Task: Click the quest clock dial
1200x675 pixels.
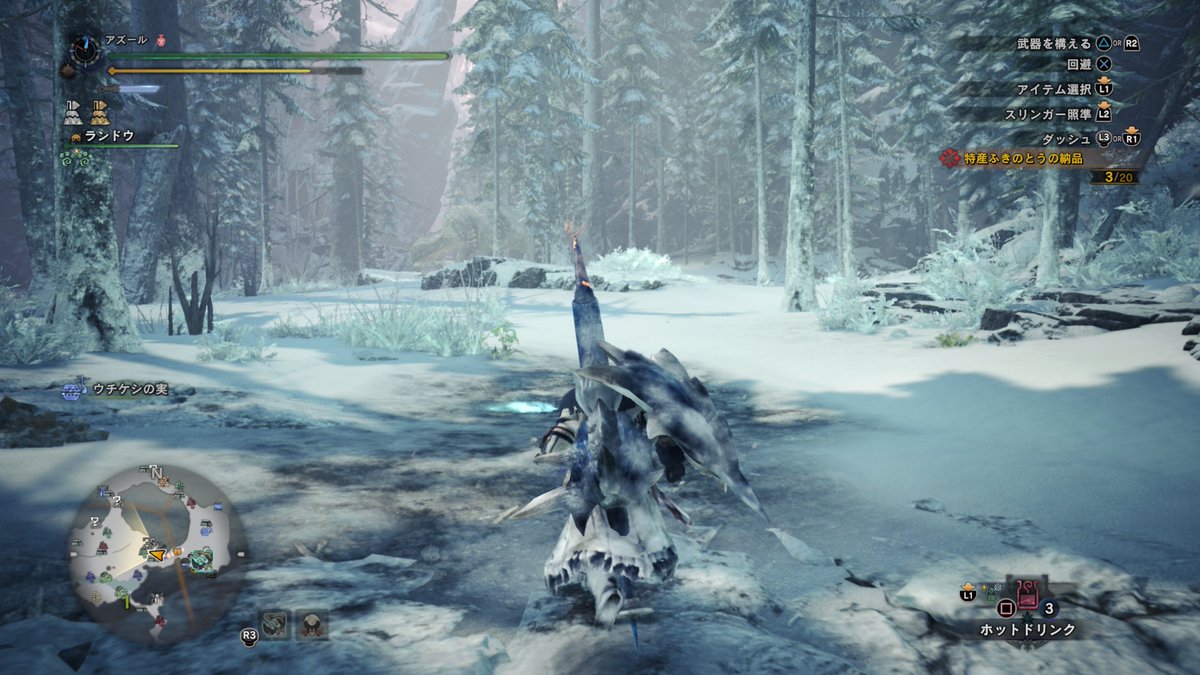Action: click(x=86, y=48)
